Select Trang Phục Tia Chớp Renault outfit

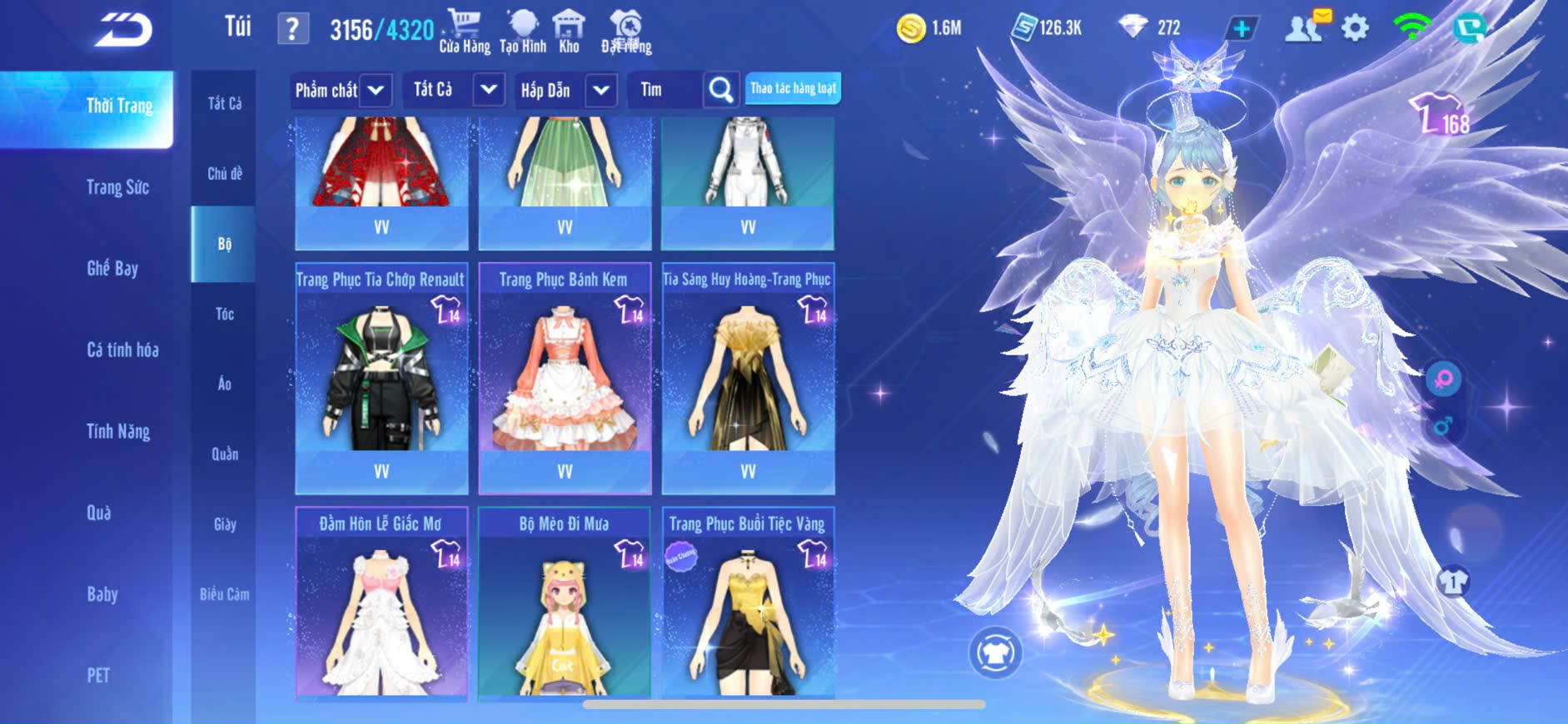(381, 379)
